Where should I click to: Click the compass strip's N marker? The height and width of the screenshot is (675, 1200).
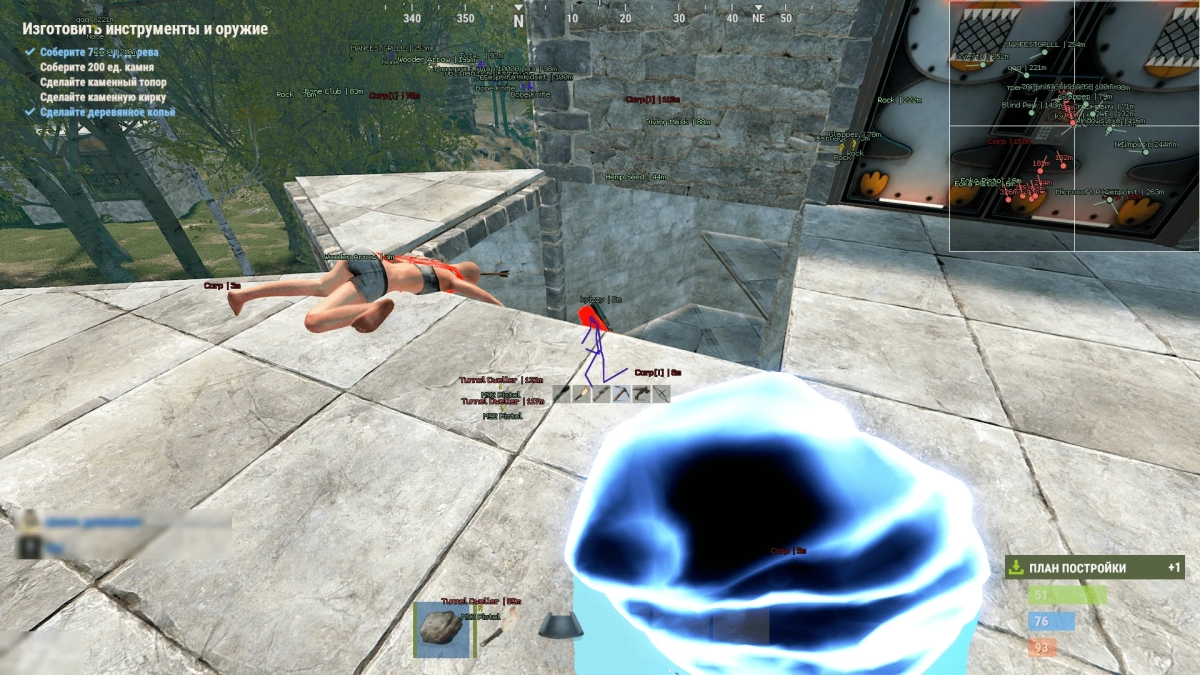coord(518,19)
